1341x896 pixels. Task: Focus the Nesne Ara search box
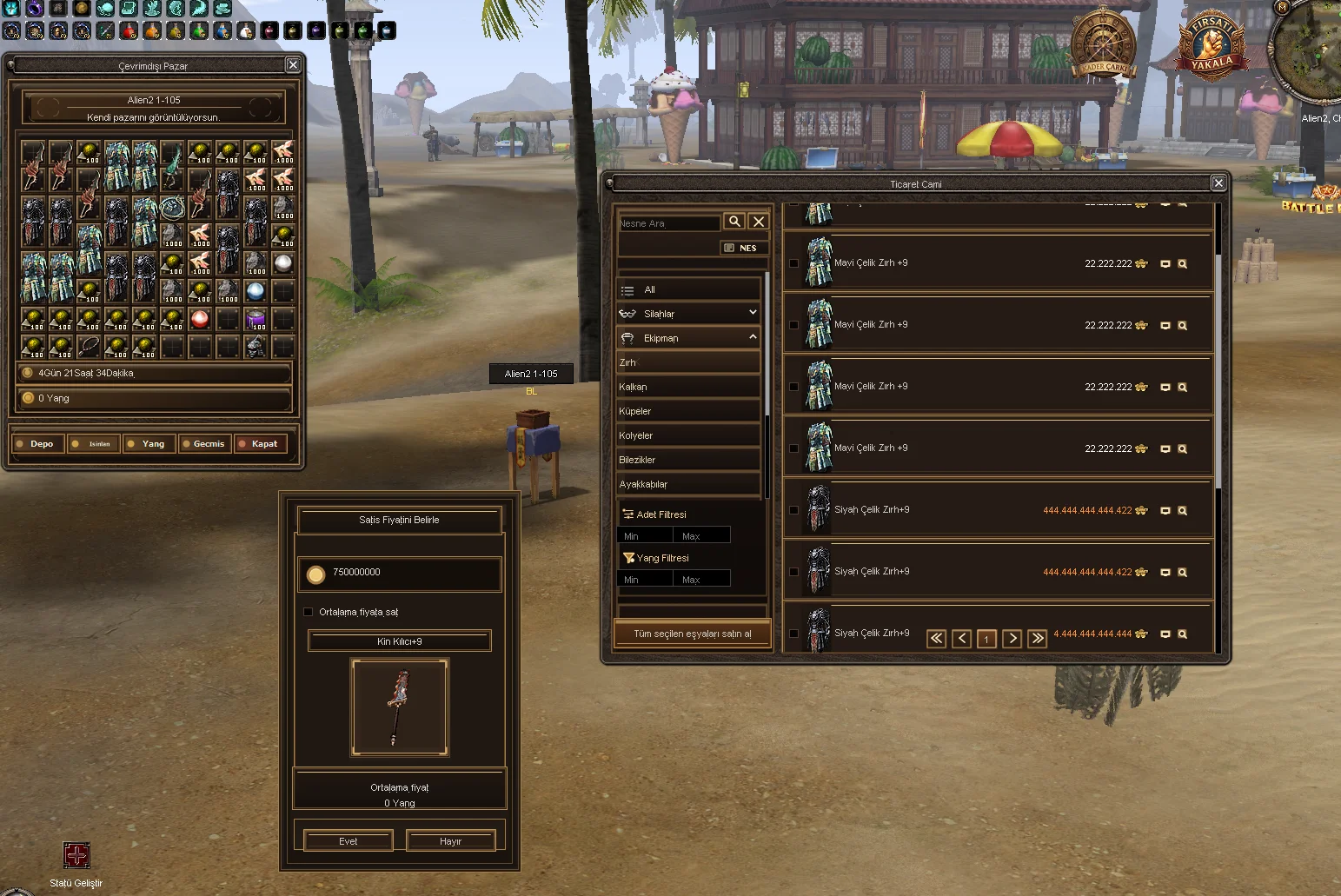[x=667, y=223]
